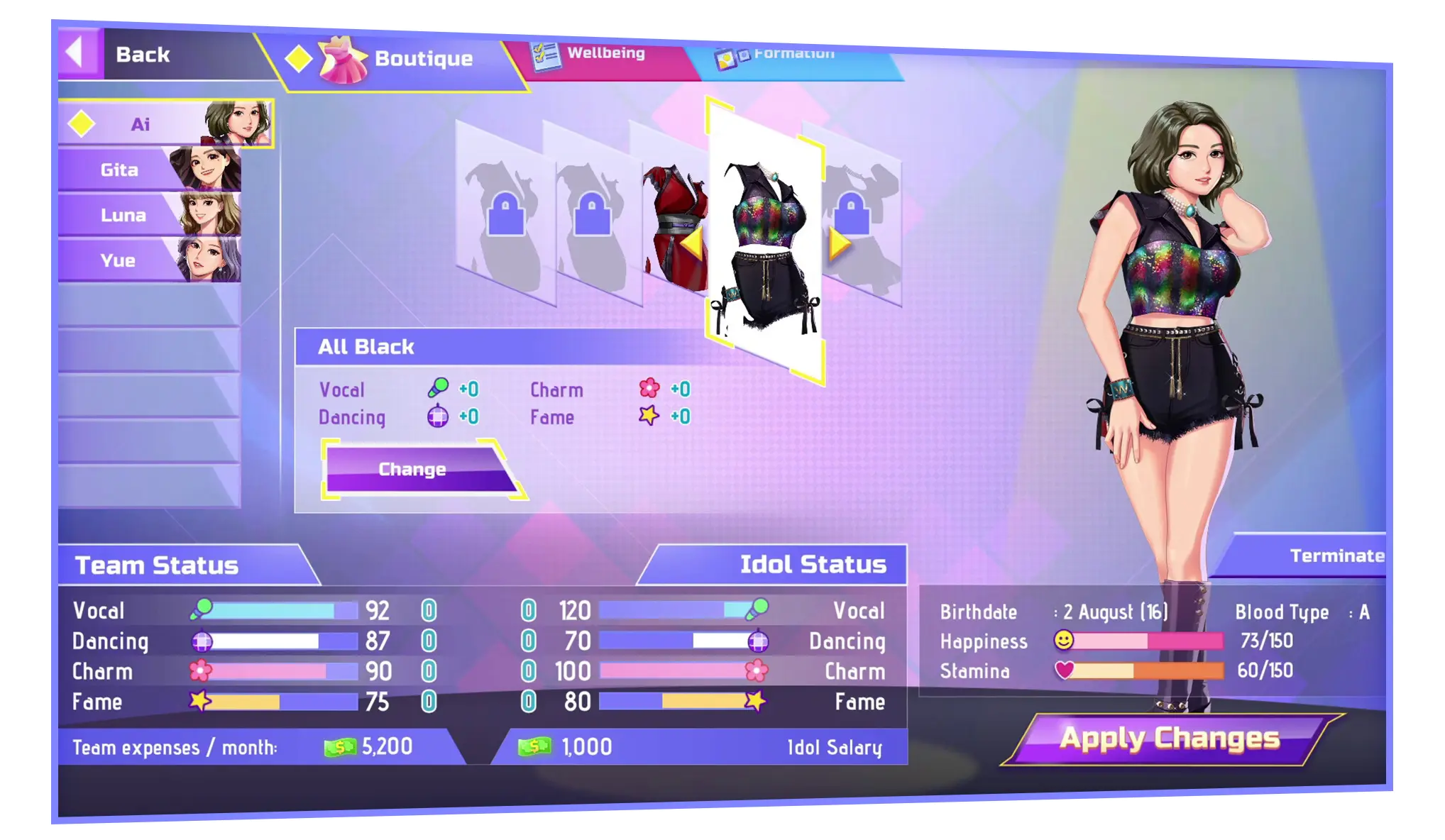Show the previous outfit with left arrow
Image resolution: width=1445 pixels, height=840 pixels.
point(692,245)
